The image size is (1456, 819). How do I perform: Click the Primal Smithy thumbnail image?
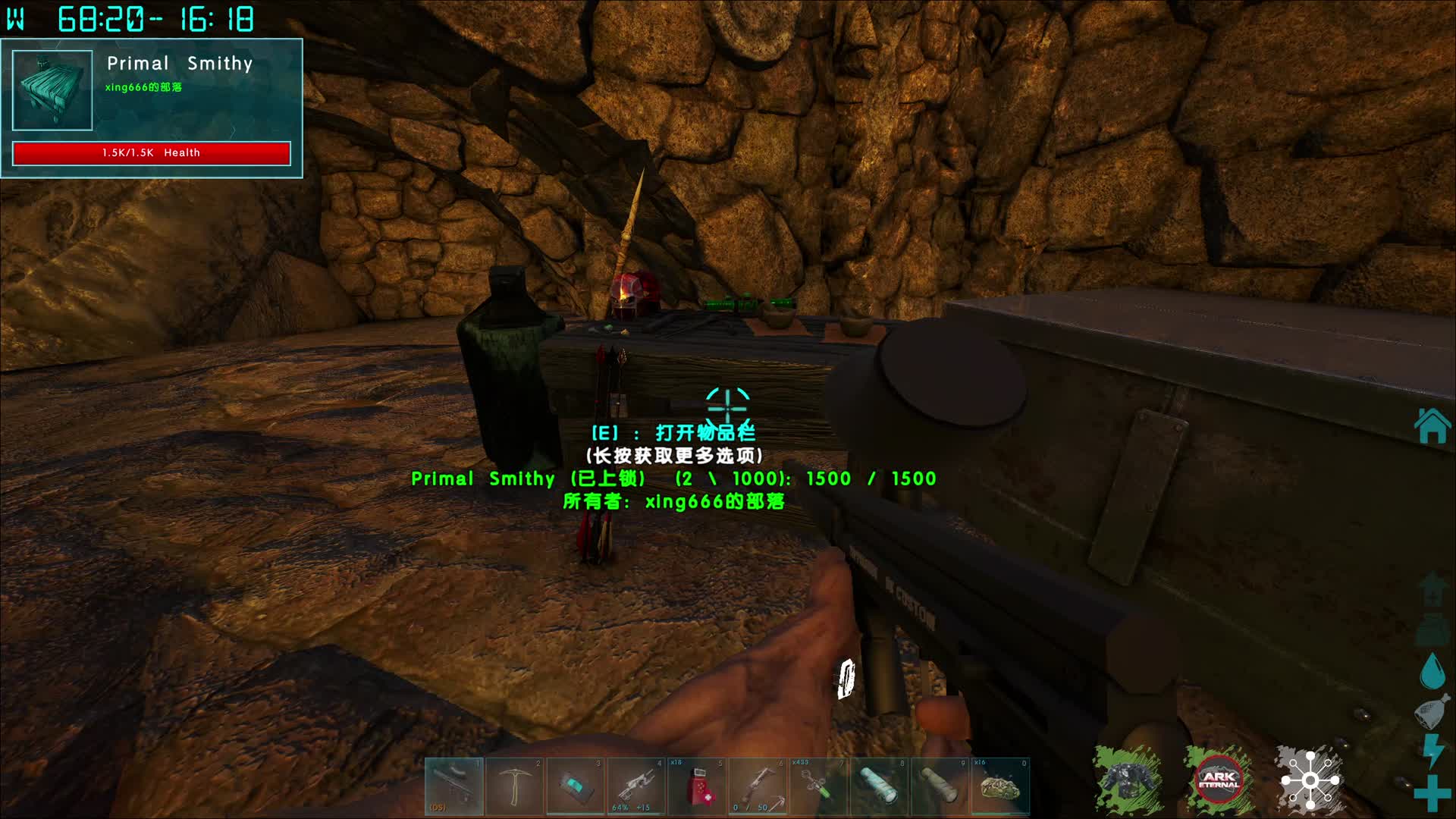pos(52,90)
